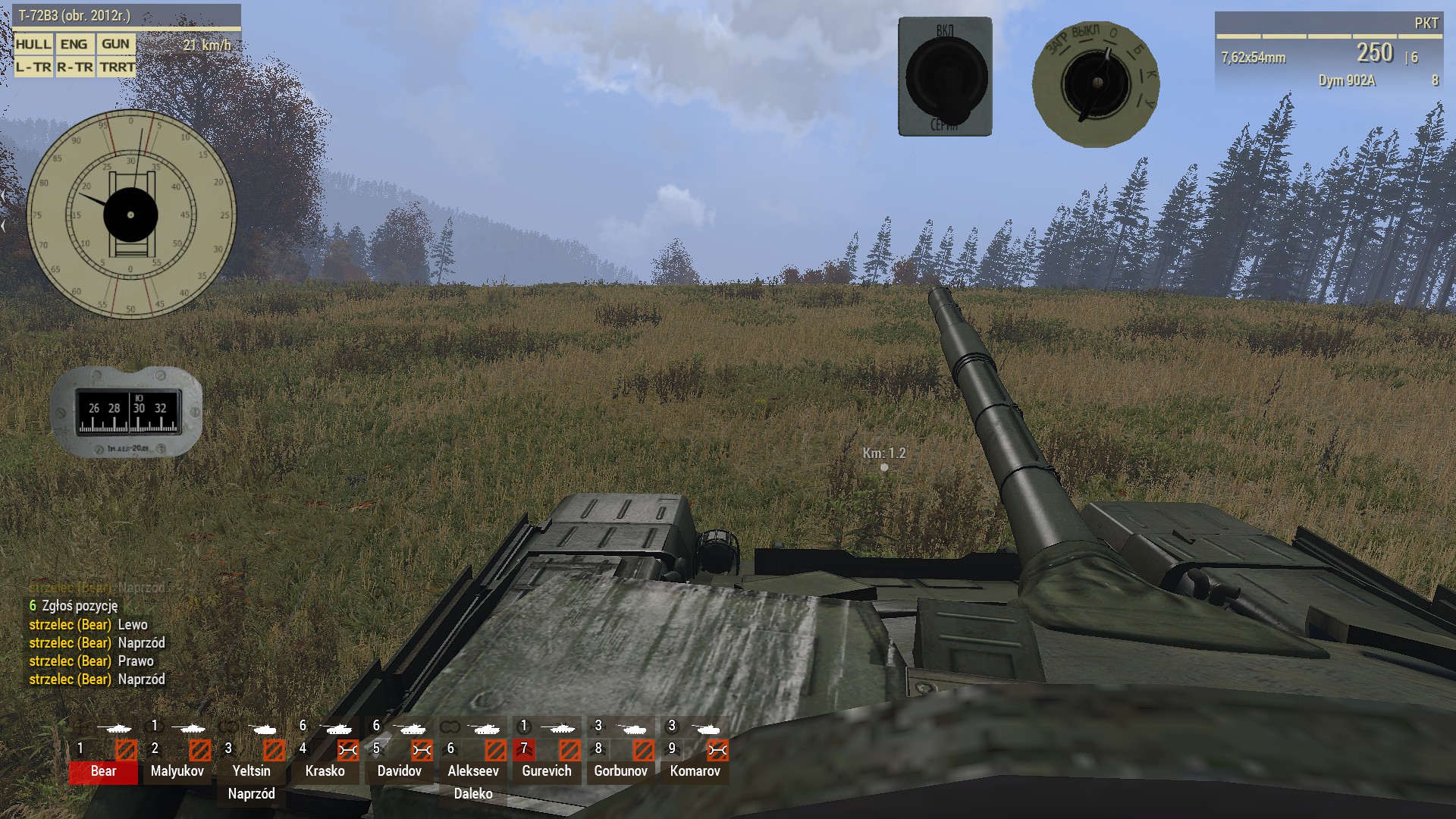Select unit 6 Alekseev
This screenshot has height=819, width=1456.
473,771
